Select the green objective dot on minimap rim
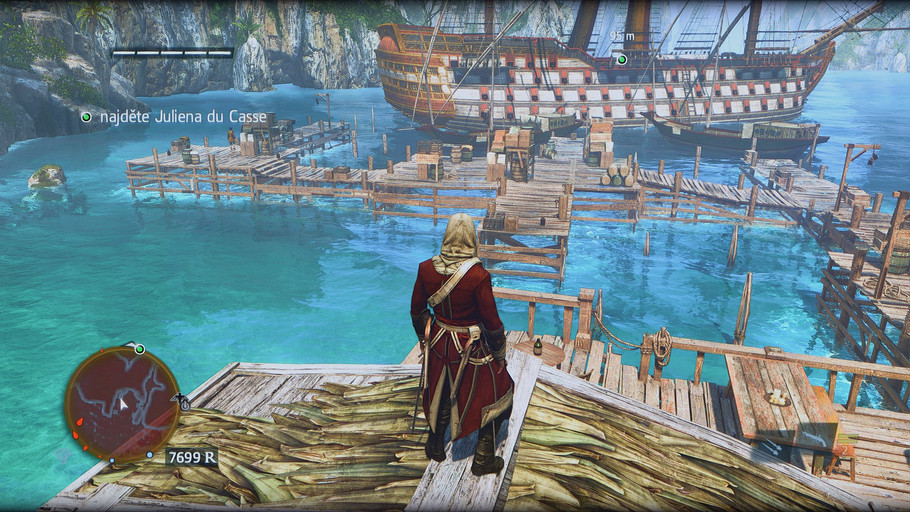The width and height of the screenshot is (910, 512). [x=140, y=349]
